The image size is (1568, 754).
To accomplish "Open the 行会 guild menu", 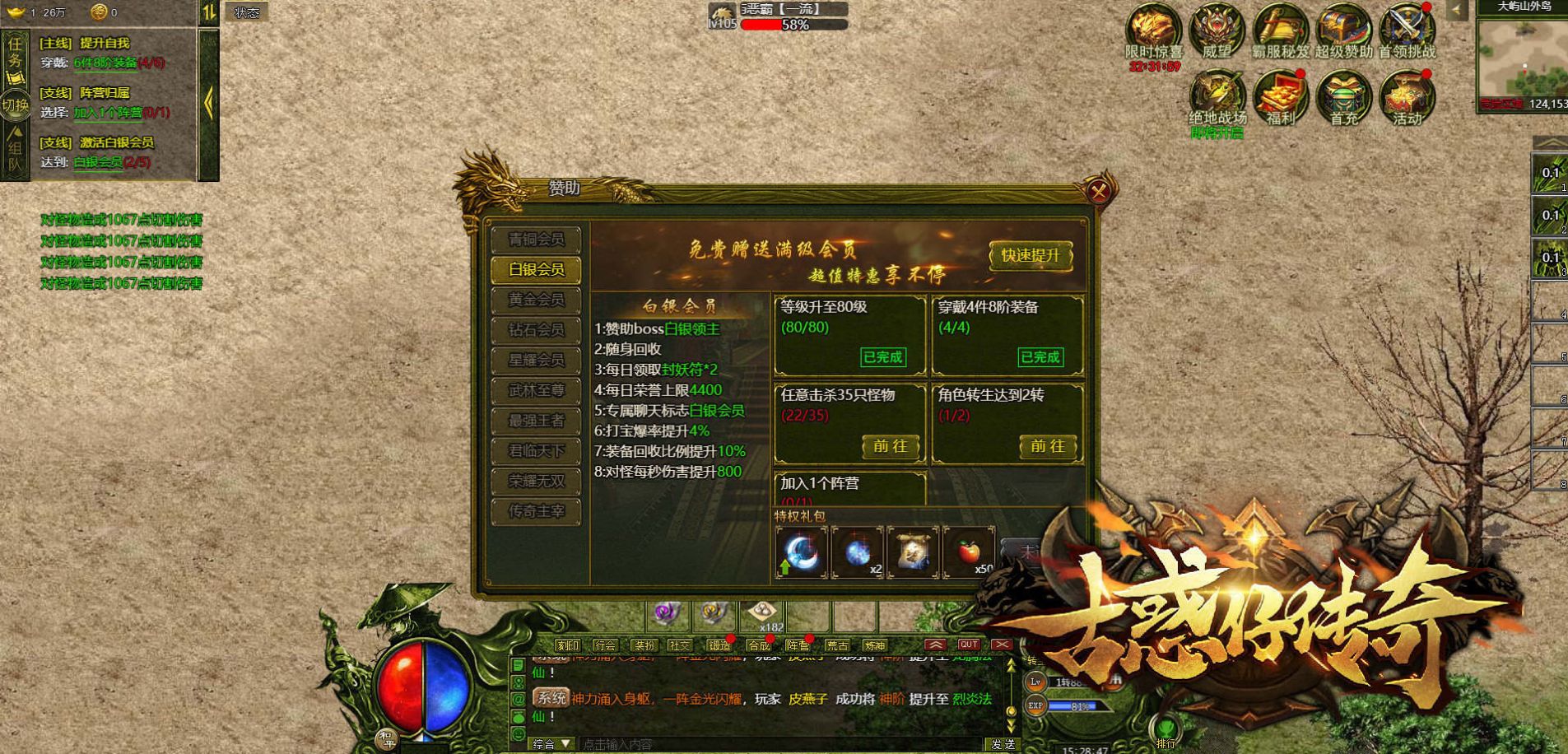I will point(605,645).
